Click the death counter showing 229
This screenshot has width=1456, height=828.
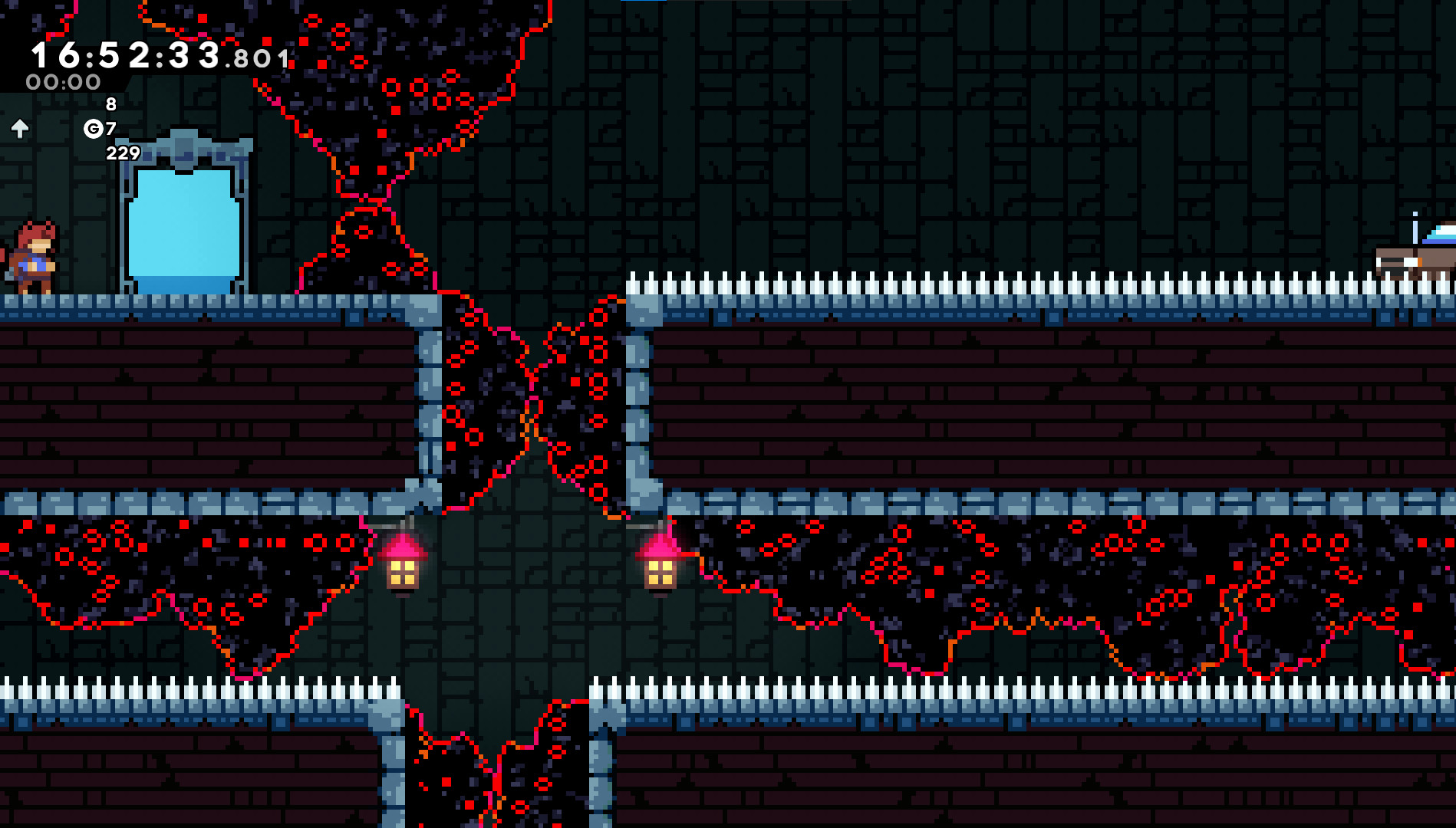point(122,153)
